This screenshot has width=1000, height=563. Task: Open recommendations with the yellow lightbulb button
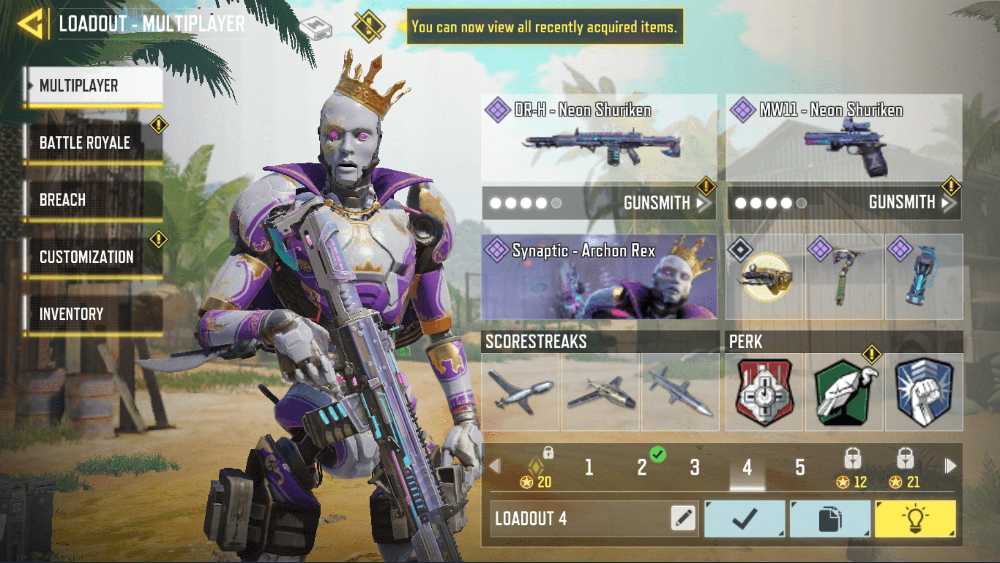coord(915,518)
